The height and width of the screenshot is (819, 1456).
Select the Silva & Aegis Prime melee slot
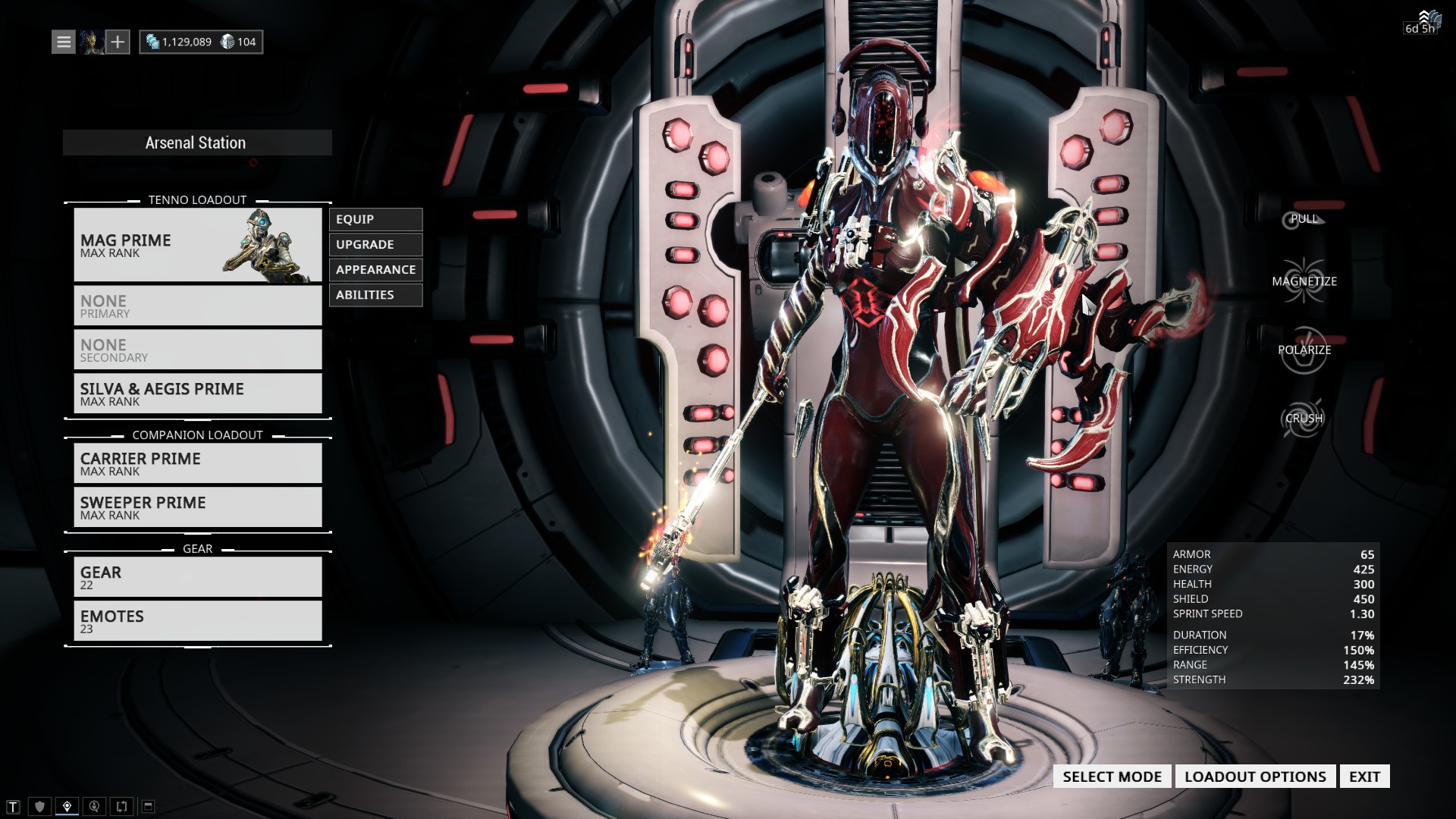point(197,394)
